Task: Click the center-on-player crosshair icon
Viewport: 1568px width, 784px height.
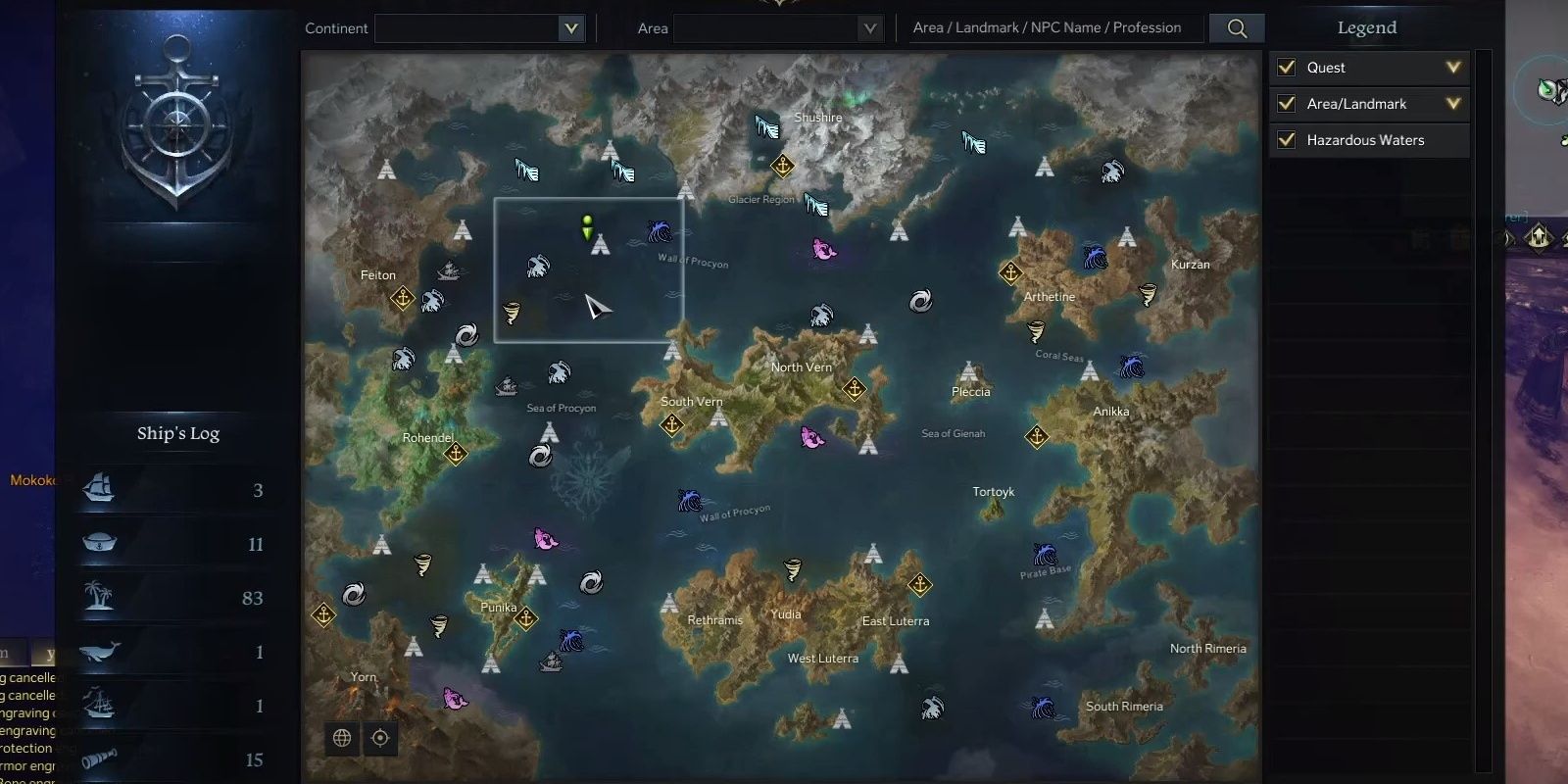Action: (x=381, y=738)
